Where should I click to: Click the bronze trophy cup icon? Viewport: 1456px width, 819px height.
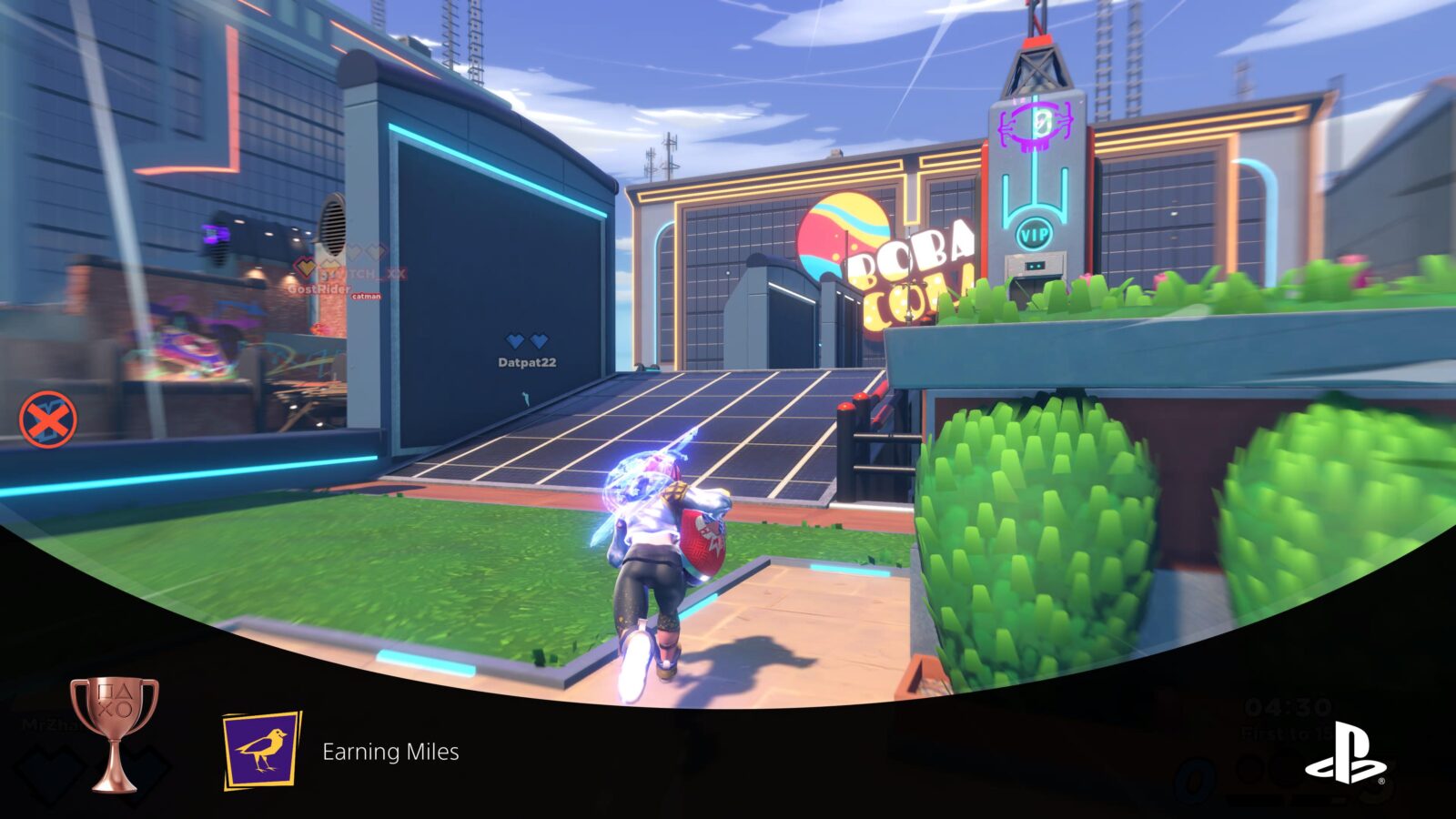115,733
